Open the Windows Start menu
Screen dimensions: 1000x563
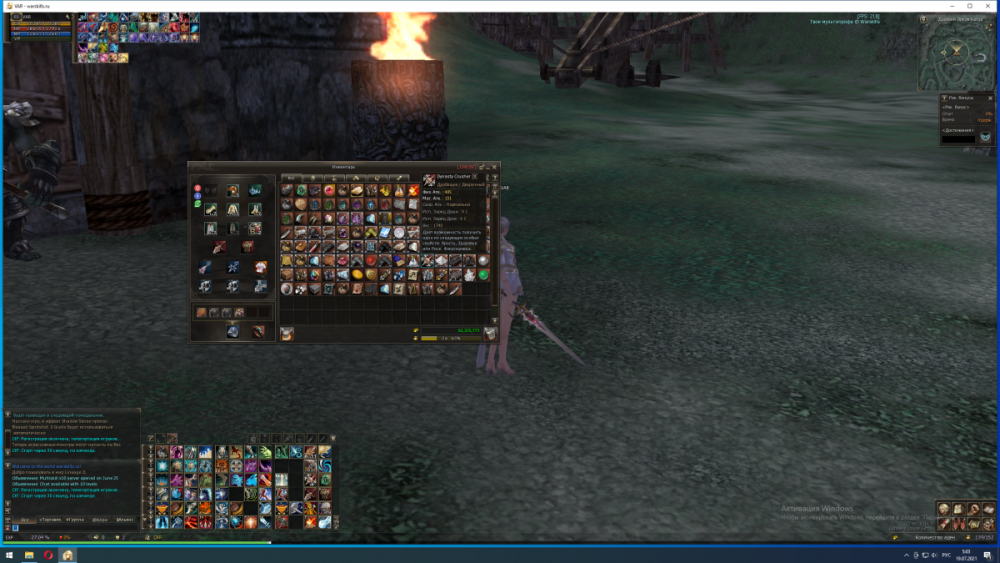tap(9, 554)
